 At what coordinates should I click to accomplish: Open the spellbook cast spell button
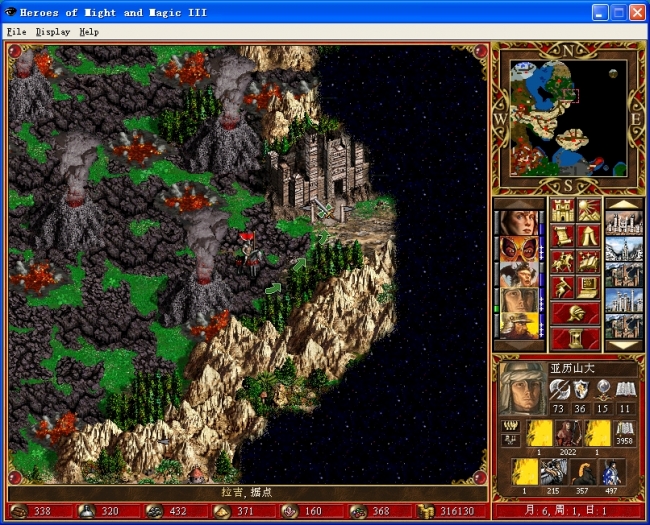tap(588, 262)
